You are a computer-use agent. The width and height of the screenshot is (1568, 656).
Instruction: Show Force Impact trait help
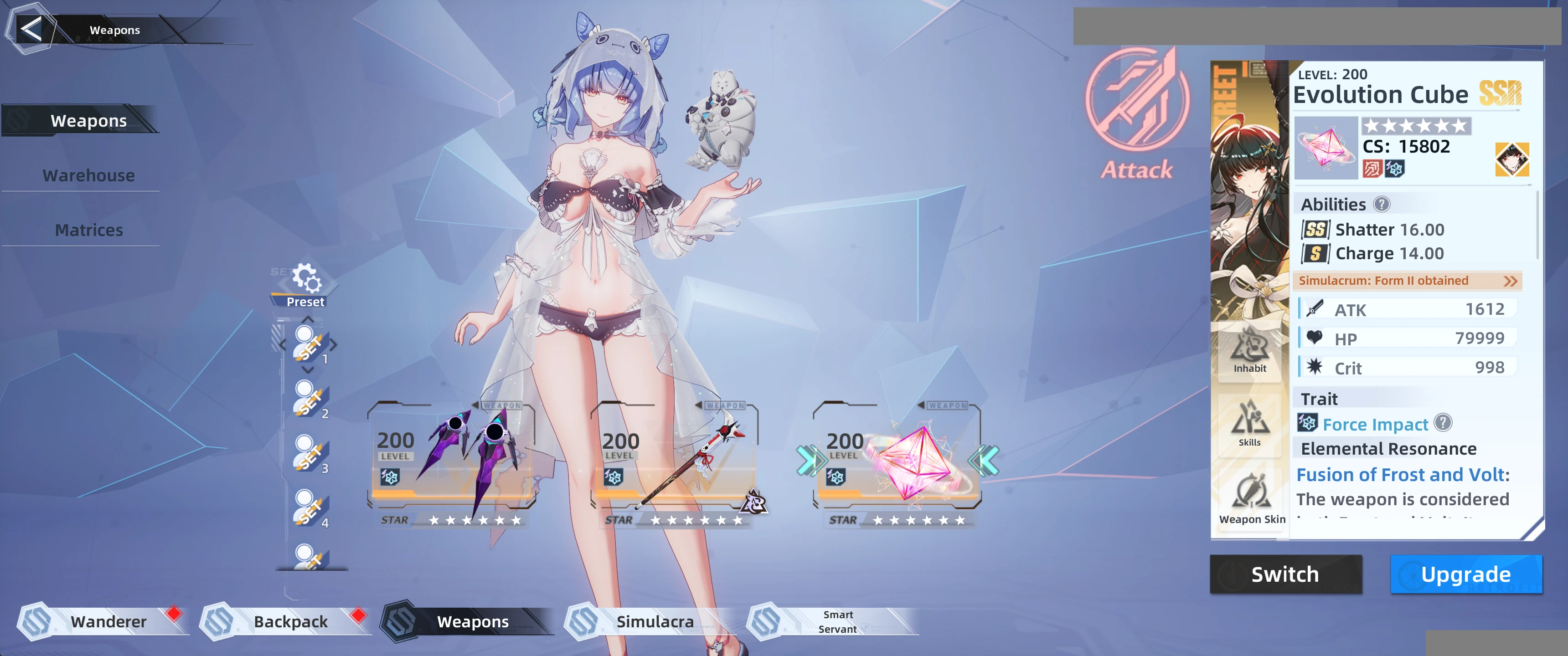pyautogui.click(x=1443, y=423)
